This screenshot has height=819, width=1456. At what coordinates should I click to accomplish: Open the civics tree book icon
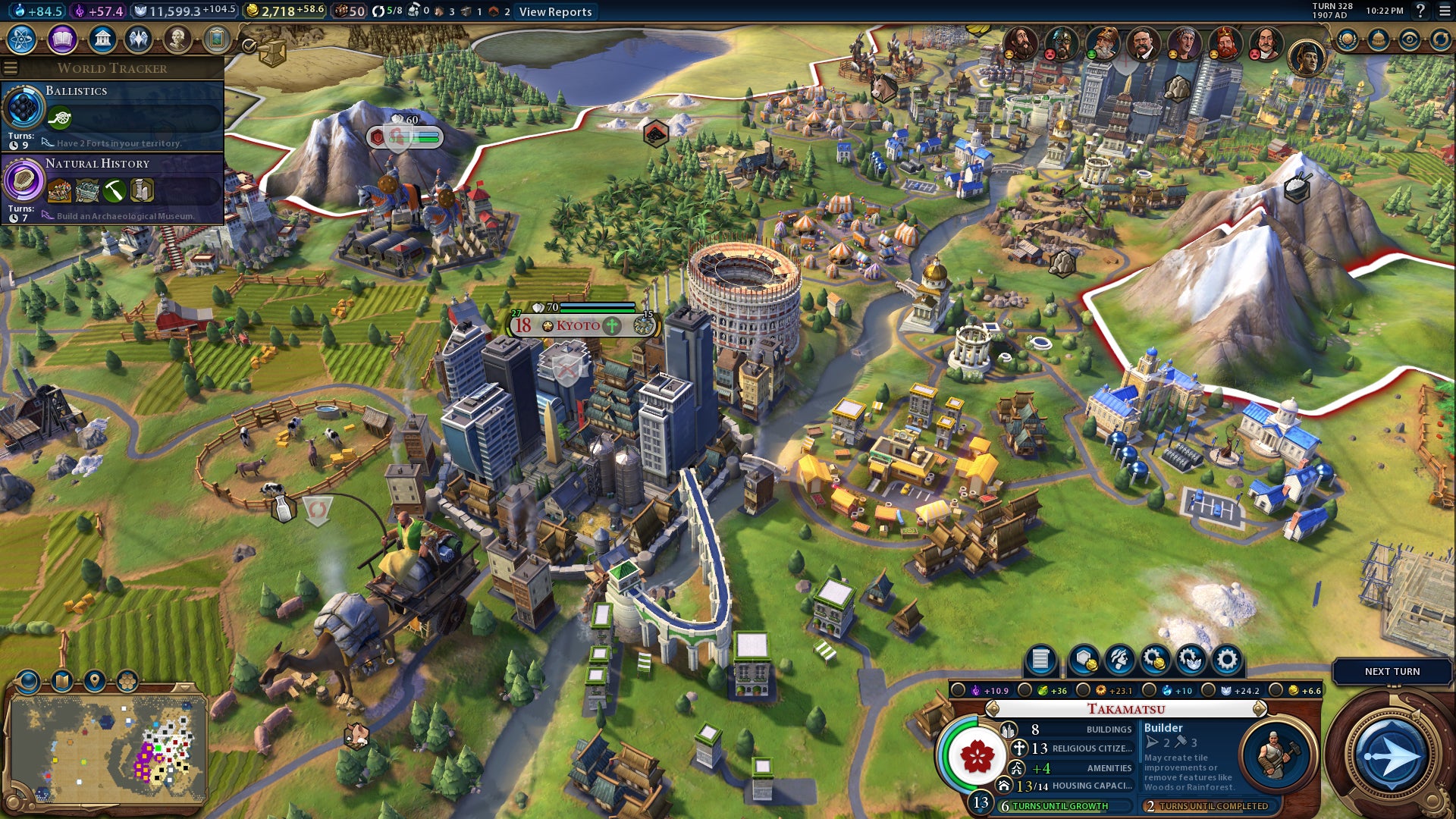click(x=62, y=39)
